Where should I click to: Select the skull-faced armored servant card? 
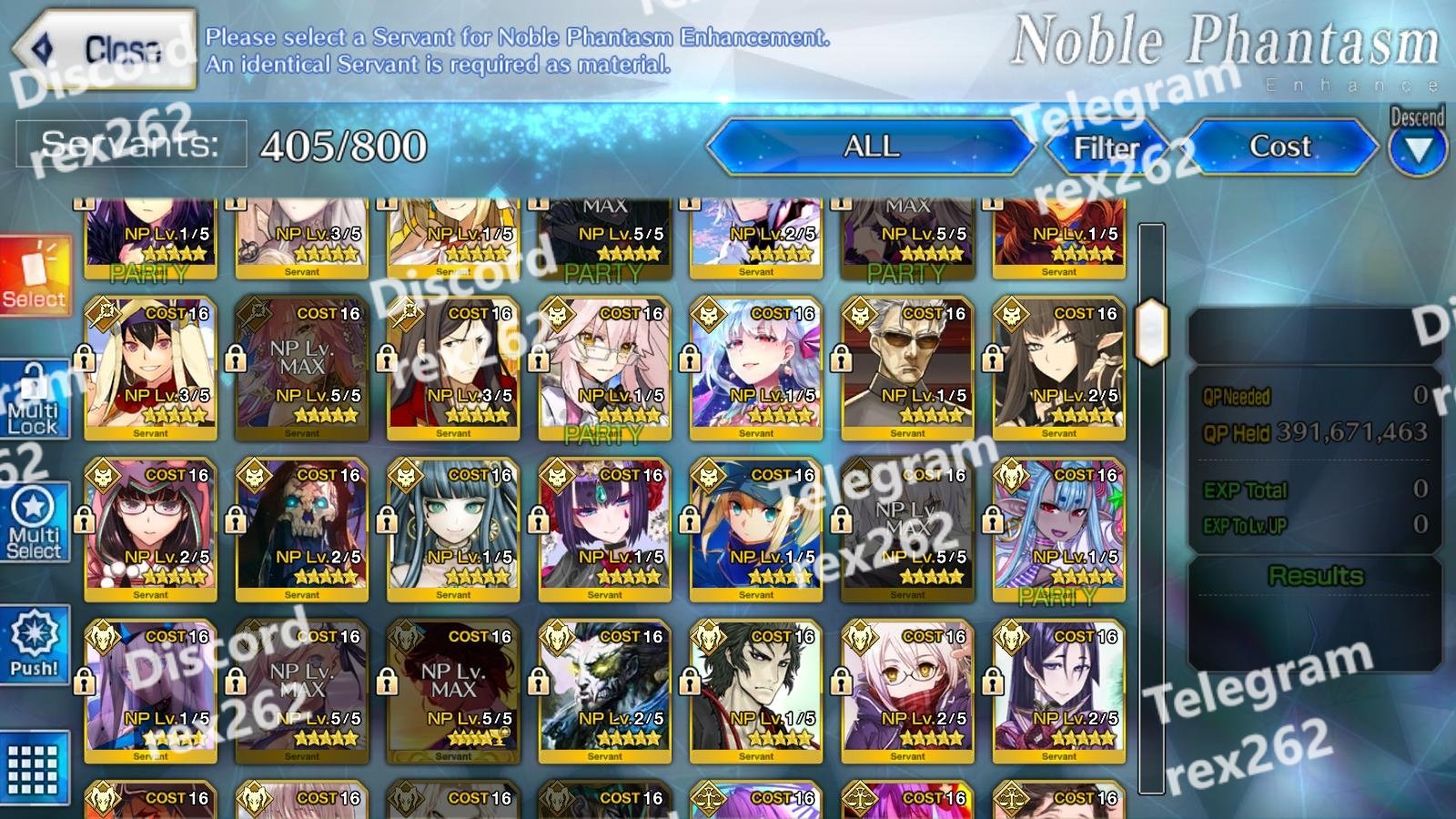[x=301, y=530]
